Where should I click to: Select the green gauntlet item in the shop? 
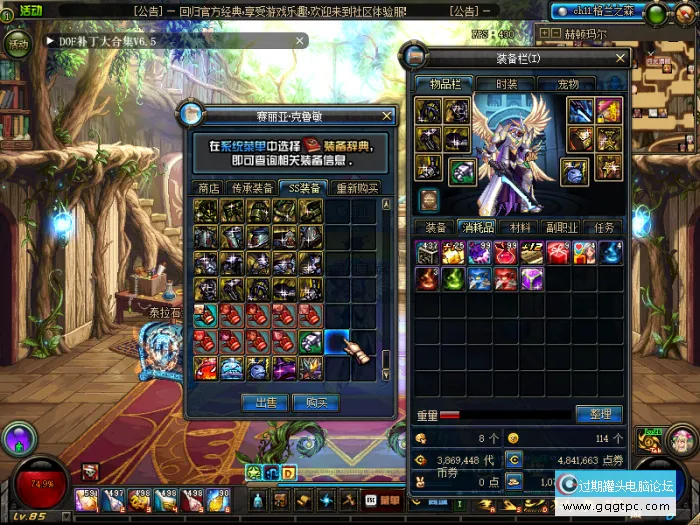311,342
